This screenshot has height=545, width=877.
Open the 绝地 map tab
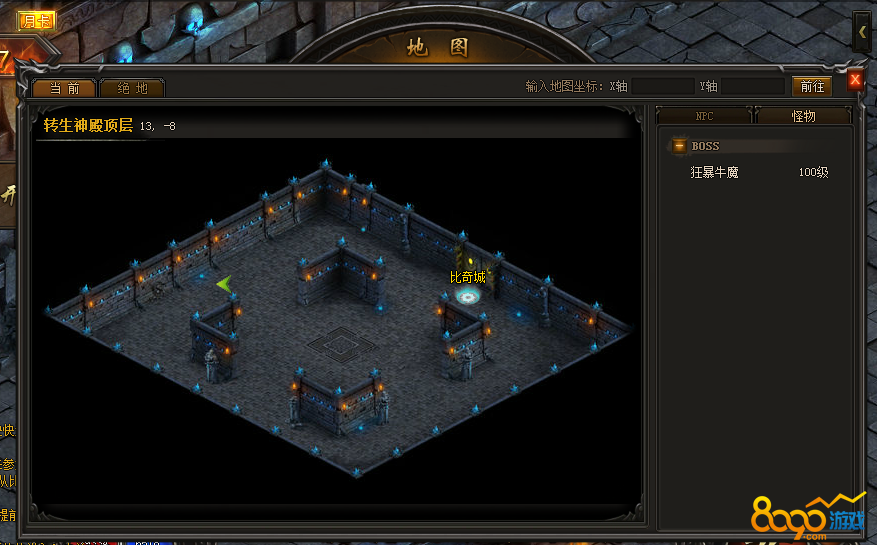[132, 88]
